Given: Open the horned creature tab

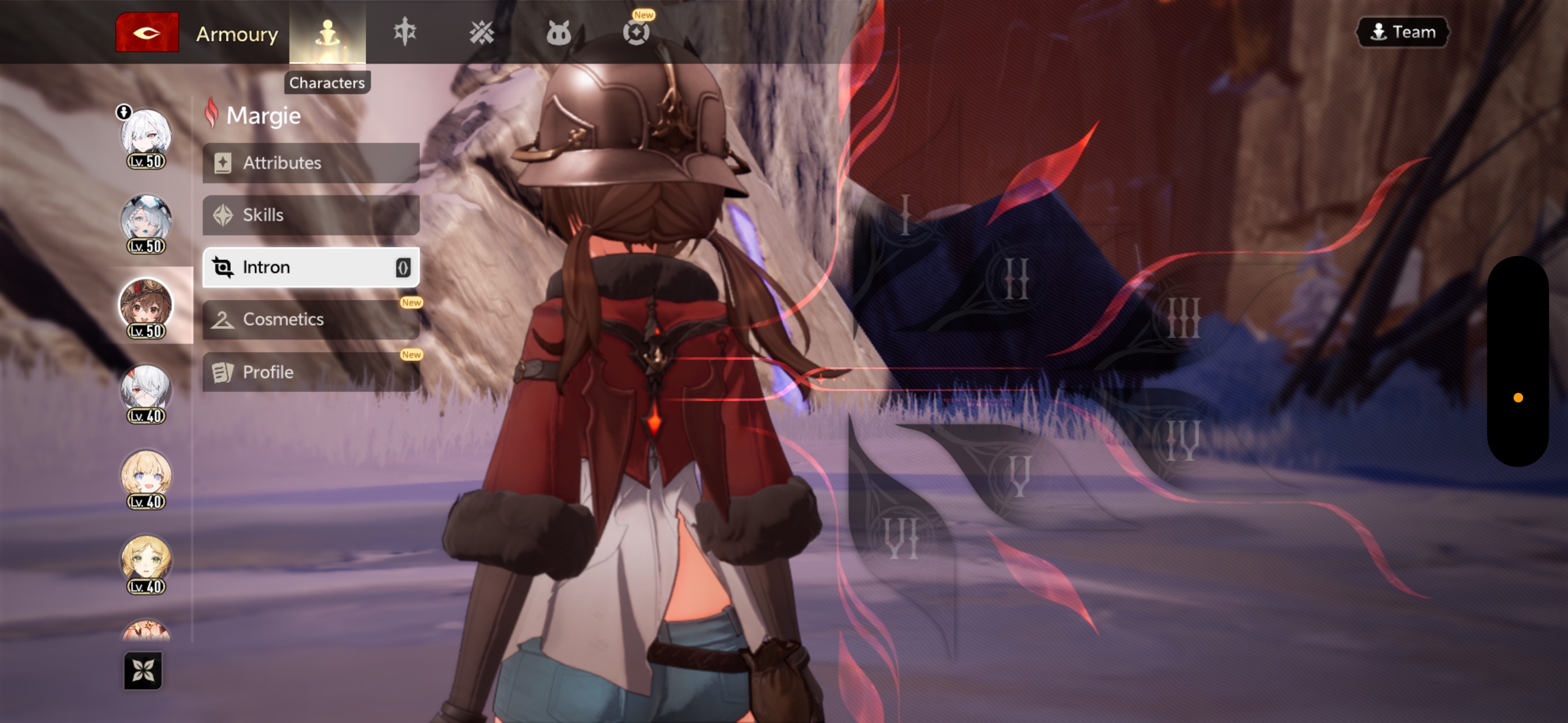Looking at the screenshot, I should (x=558, y=33).
